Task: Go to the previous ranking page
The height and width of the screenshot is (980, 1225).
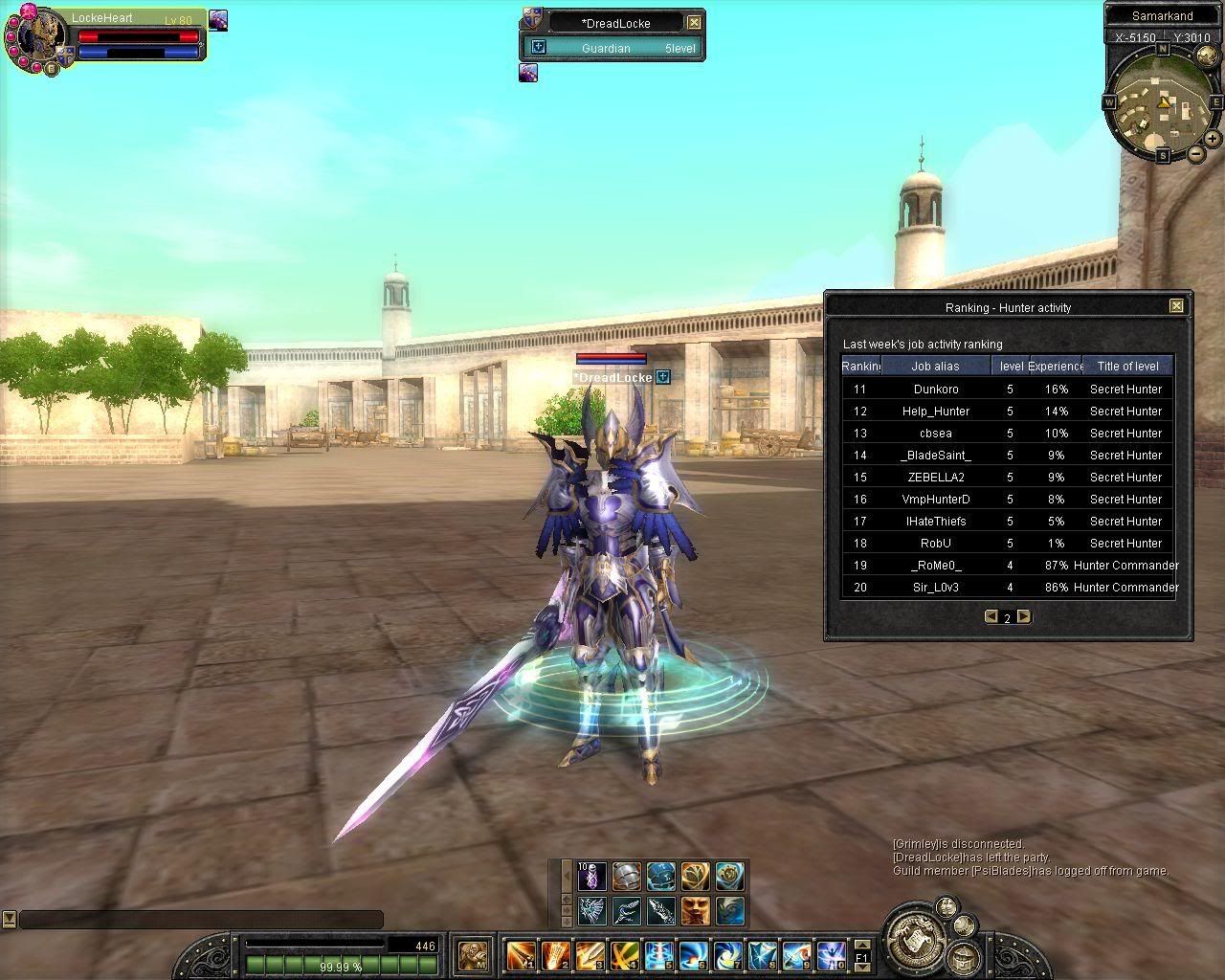Action: point(991,617)
